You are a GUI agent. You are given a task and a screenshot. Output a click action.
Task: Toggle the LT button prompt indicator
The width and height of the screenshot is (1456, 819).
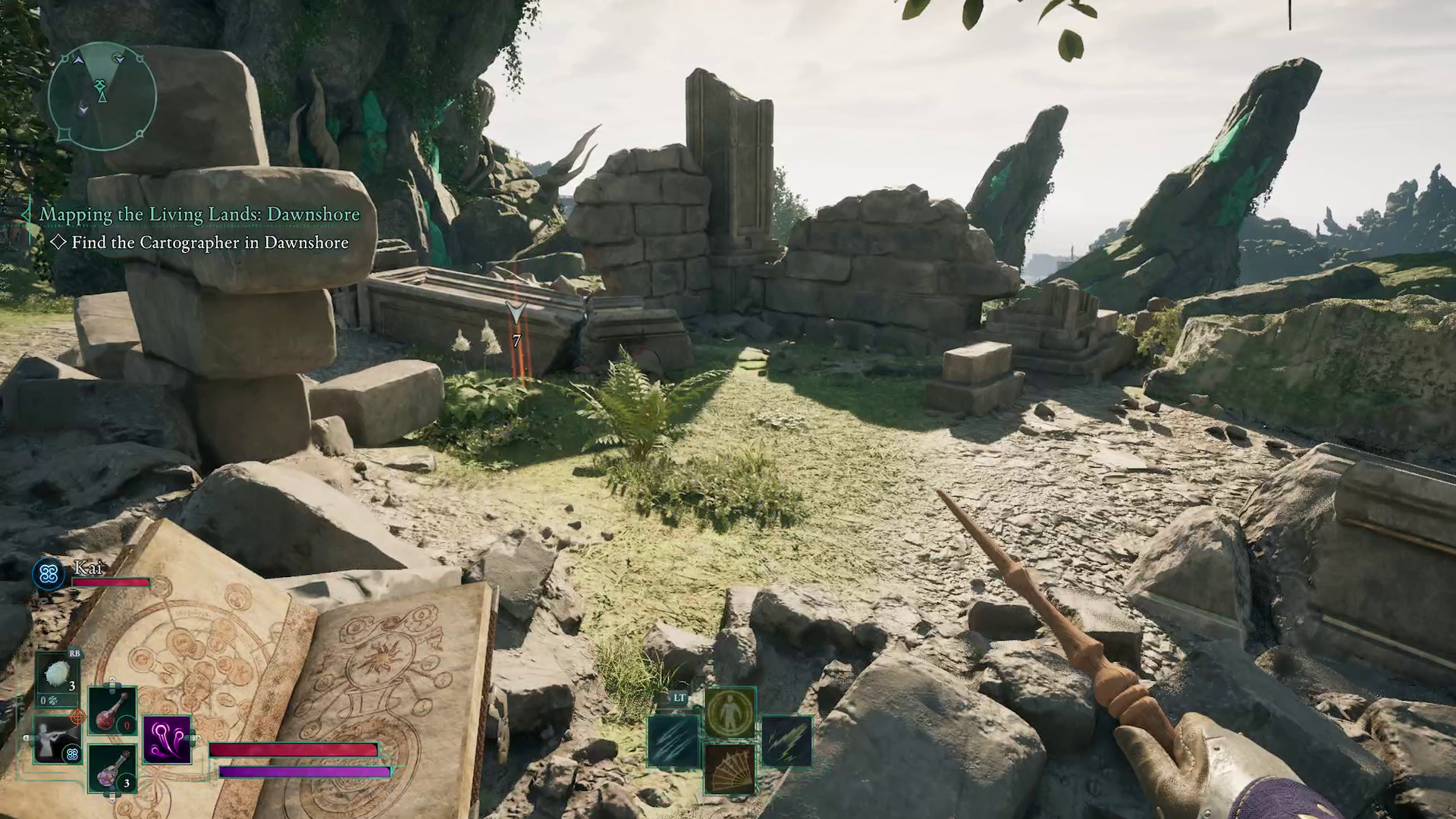click(679, 698)
